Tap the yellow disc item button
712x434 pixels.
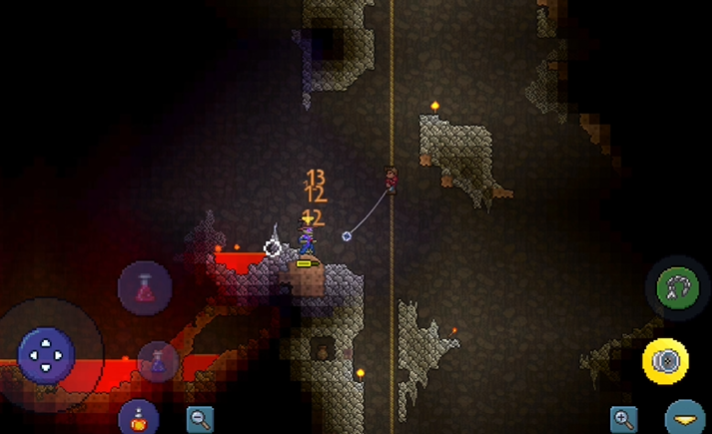coord(668,360)
